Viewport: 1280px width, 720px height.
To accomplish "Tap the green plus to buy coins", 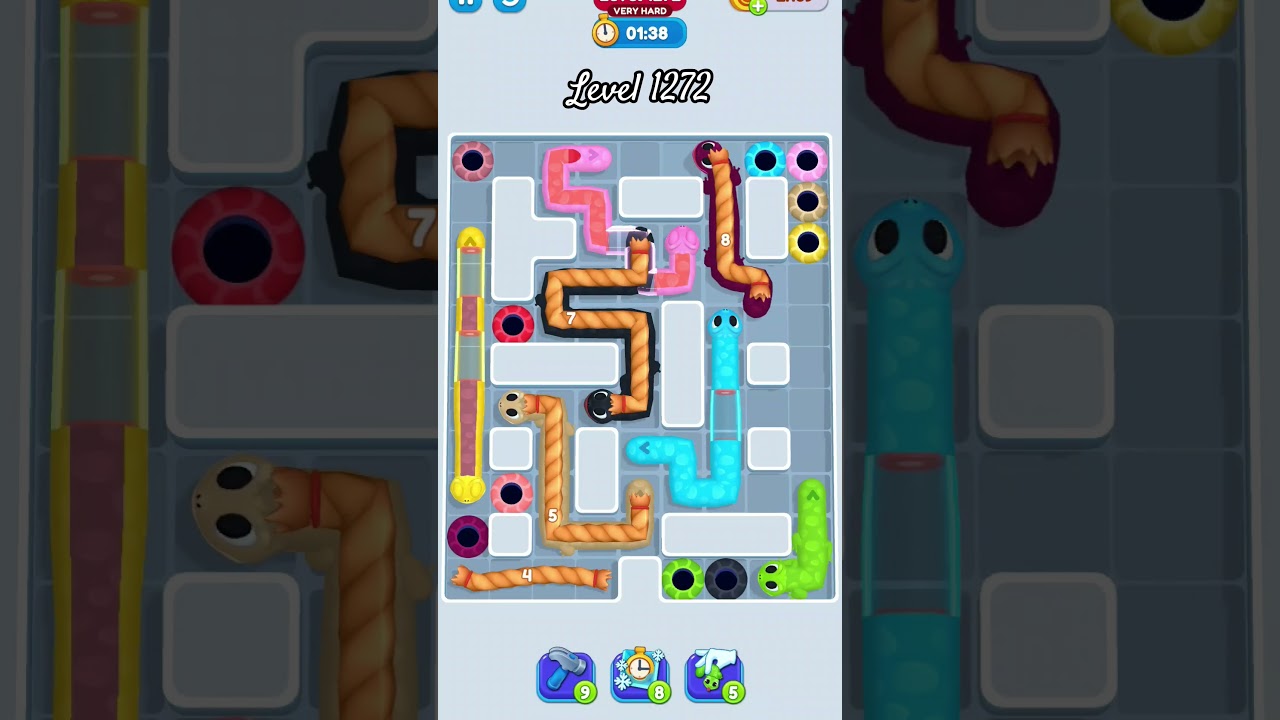I will (x=758, y=5).
